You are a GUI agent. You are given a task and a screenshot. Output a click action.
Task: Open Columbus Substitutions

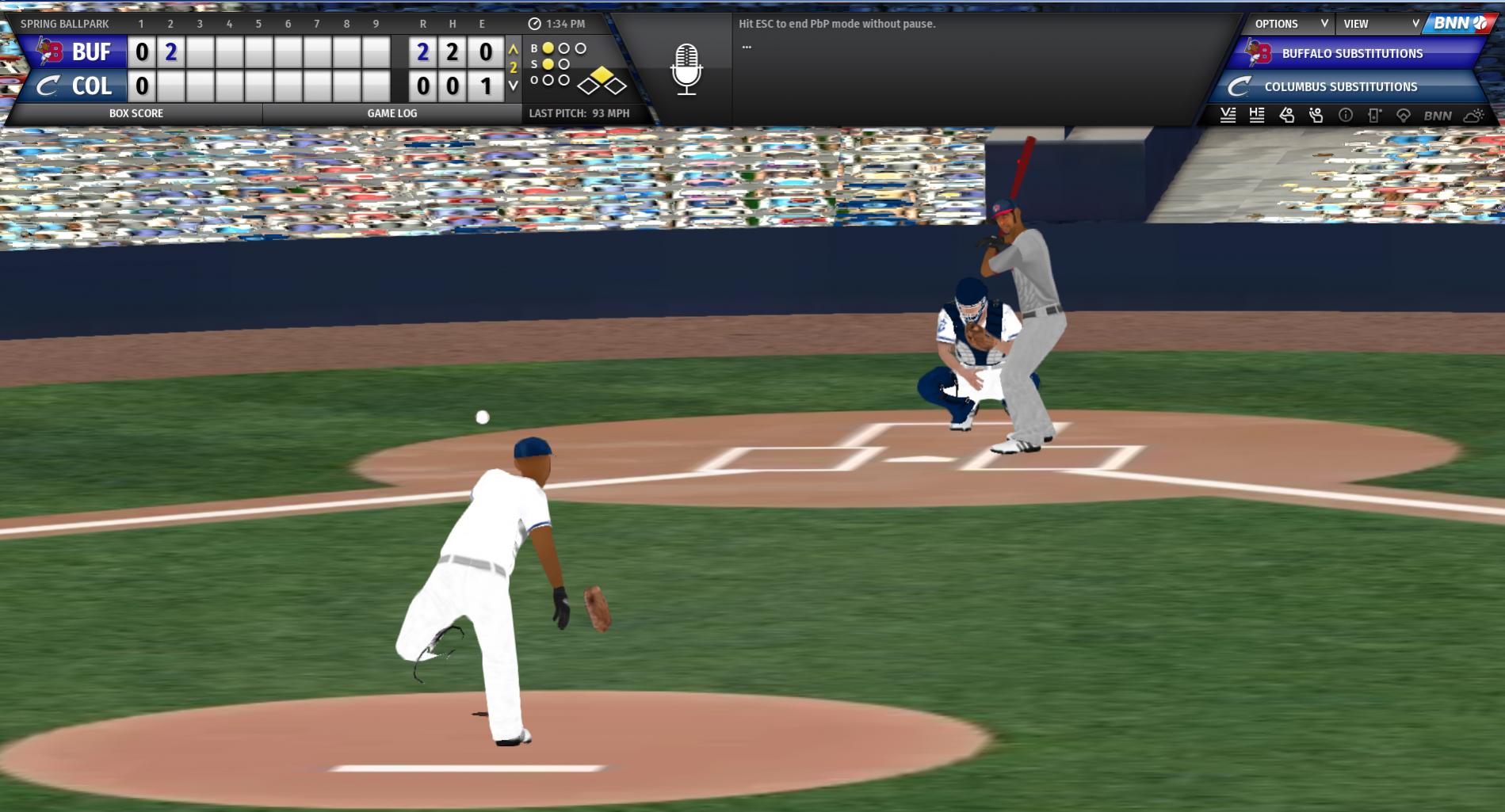(1340, 87)
